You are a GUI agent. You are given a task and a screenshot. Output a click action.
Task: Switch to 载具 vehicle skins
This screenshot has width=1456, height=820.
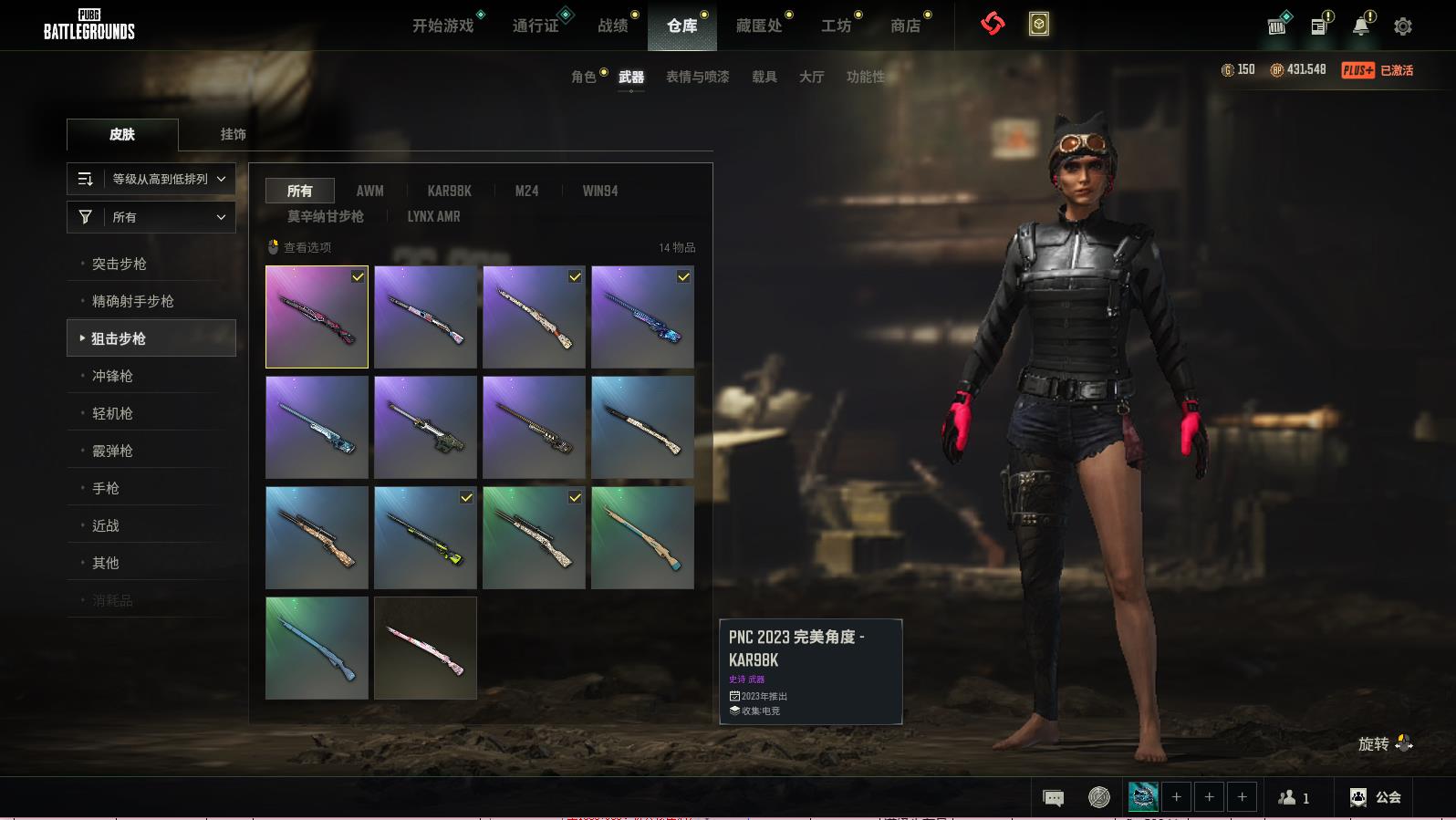pyautogui.click(x=764, y=77)
